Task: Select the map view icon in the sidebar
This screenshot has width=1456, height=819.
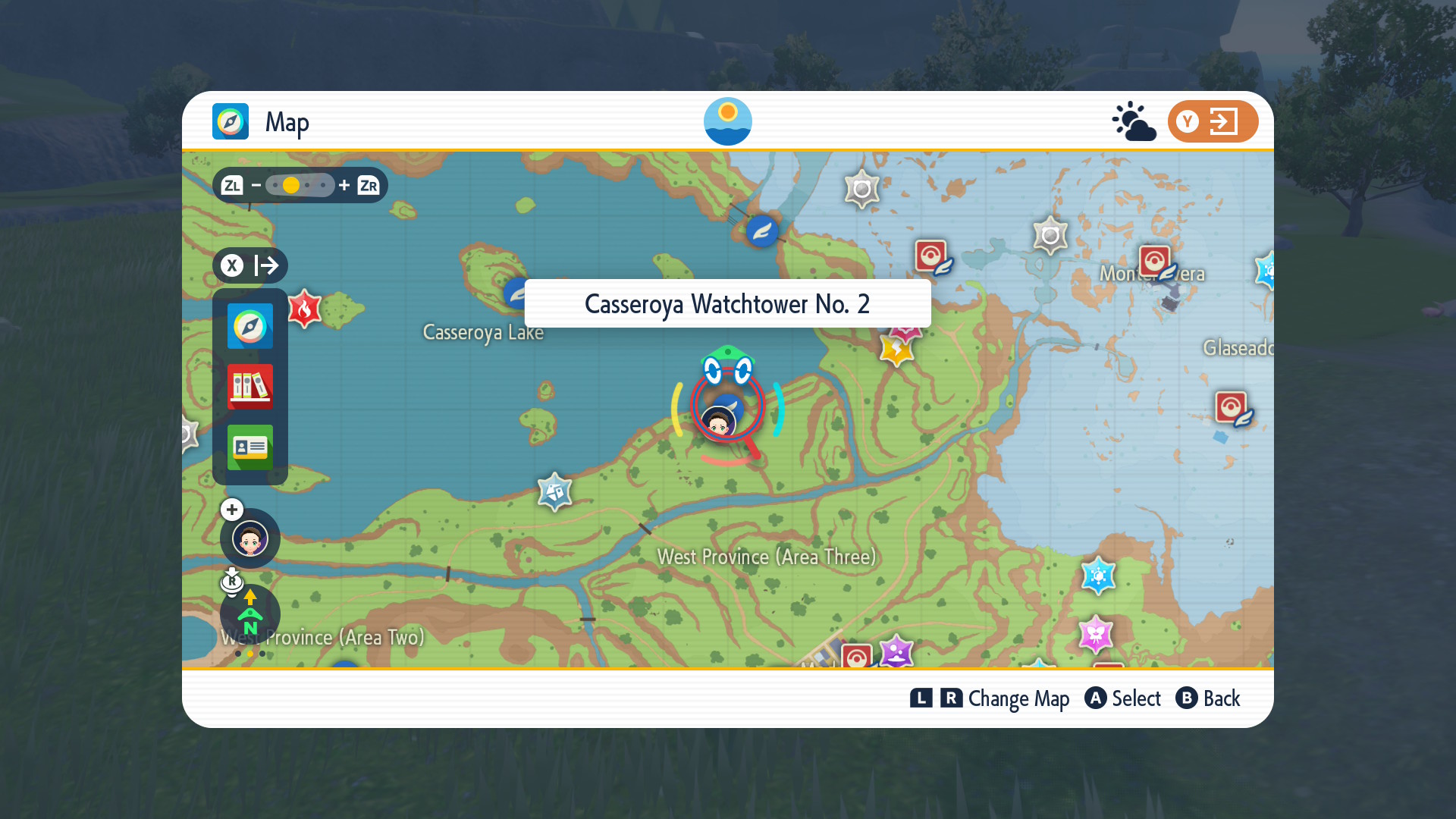Action: (249, 326)
